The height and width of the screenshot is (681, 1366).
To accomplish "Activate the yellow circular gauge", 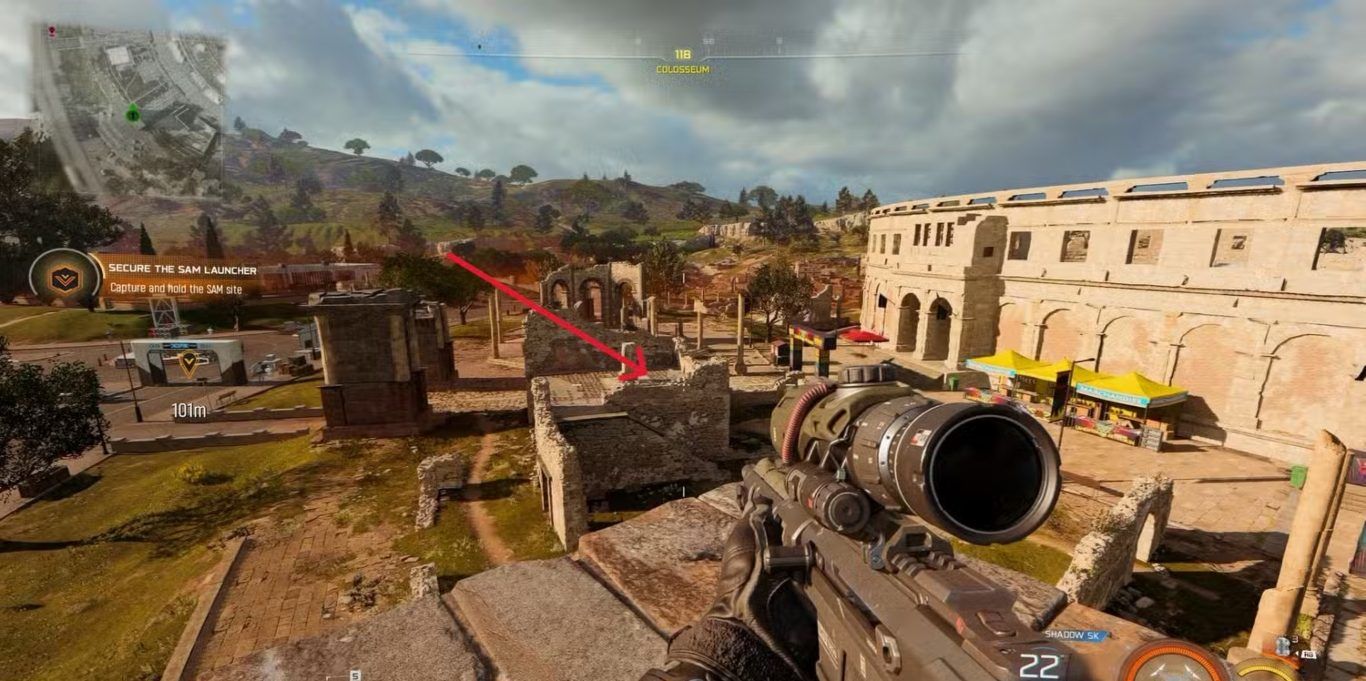I will [1265, 670].
